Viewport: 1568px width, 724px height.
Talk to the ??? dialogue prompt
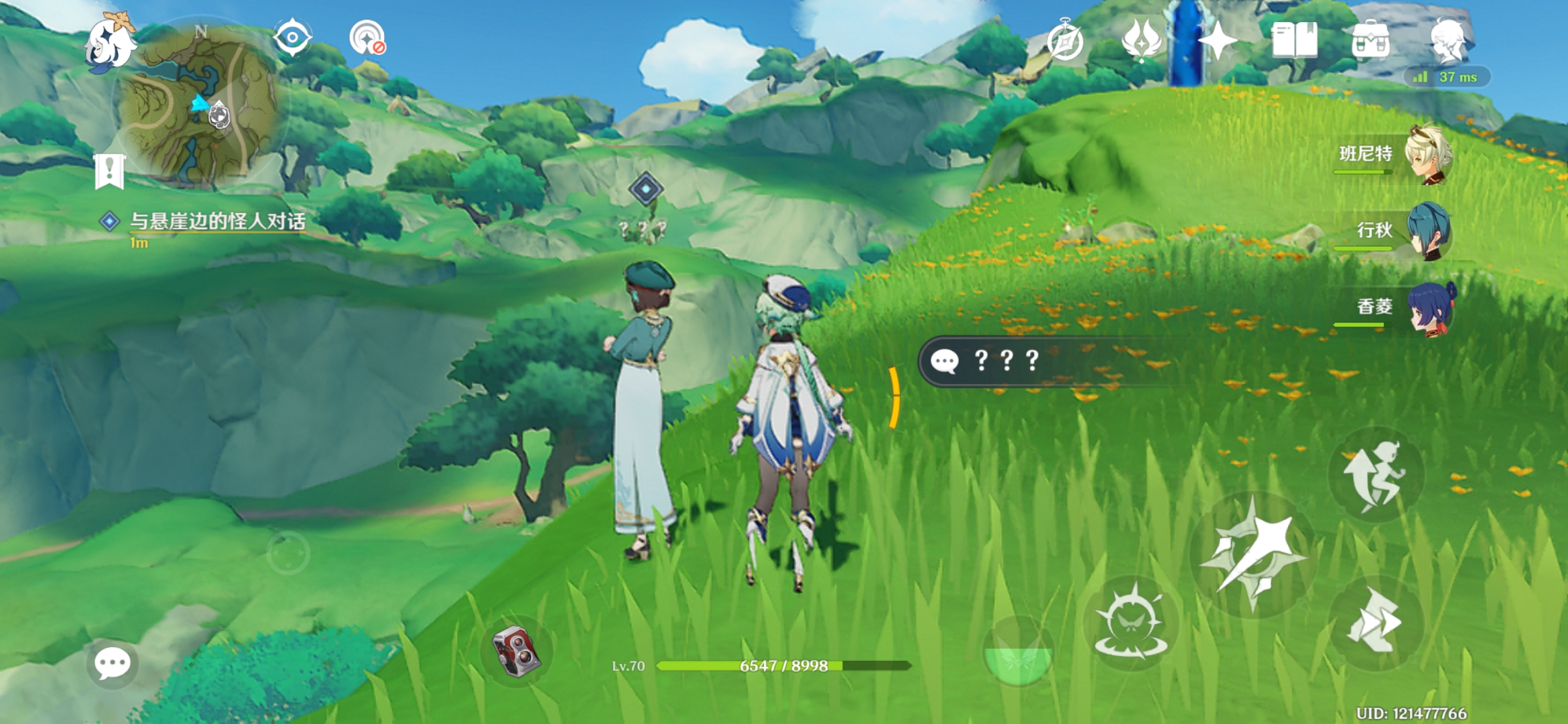click(x=1005, y=361)
